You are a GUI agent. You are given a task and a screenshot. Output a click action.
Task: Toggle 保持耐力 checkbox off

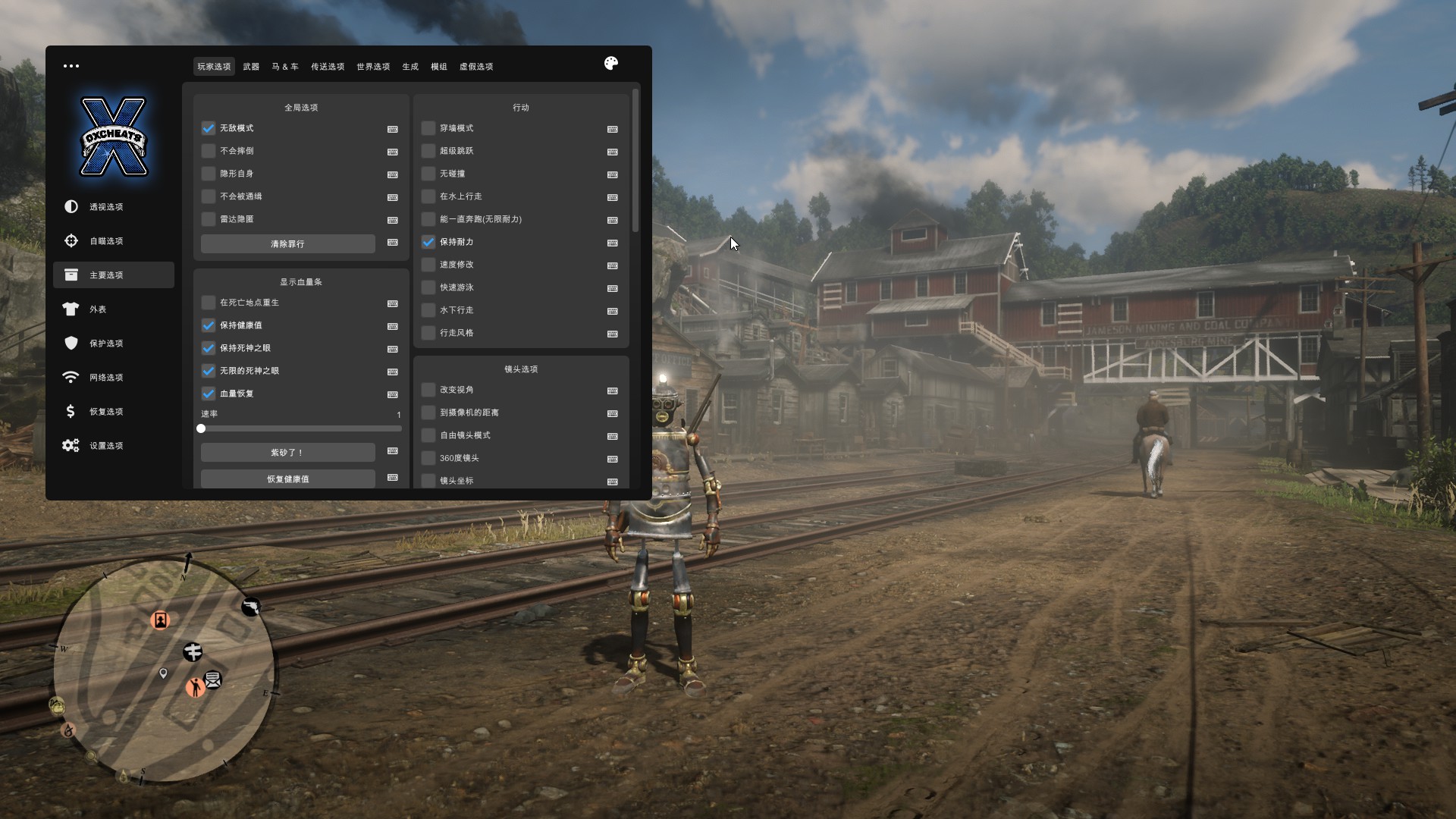click(428, 242)
